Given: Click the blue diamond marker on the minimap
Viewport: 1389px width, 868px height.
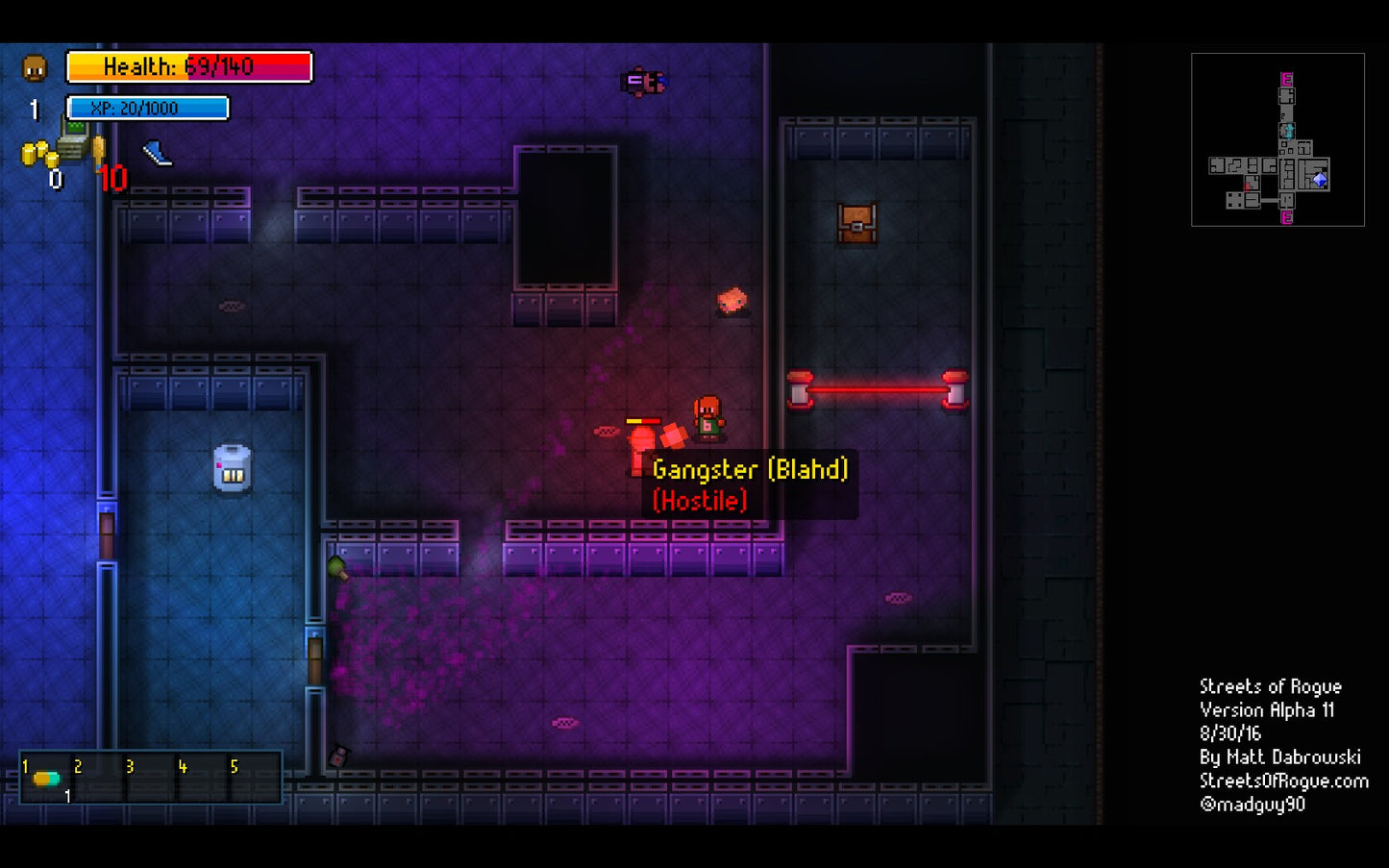Looking at the screenshot, I should 1321,179.
